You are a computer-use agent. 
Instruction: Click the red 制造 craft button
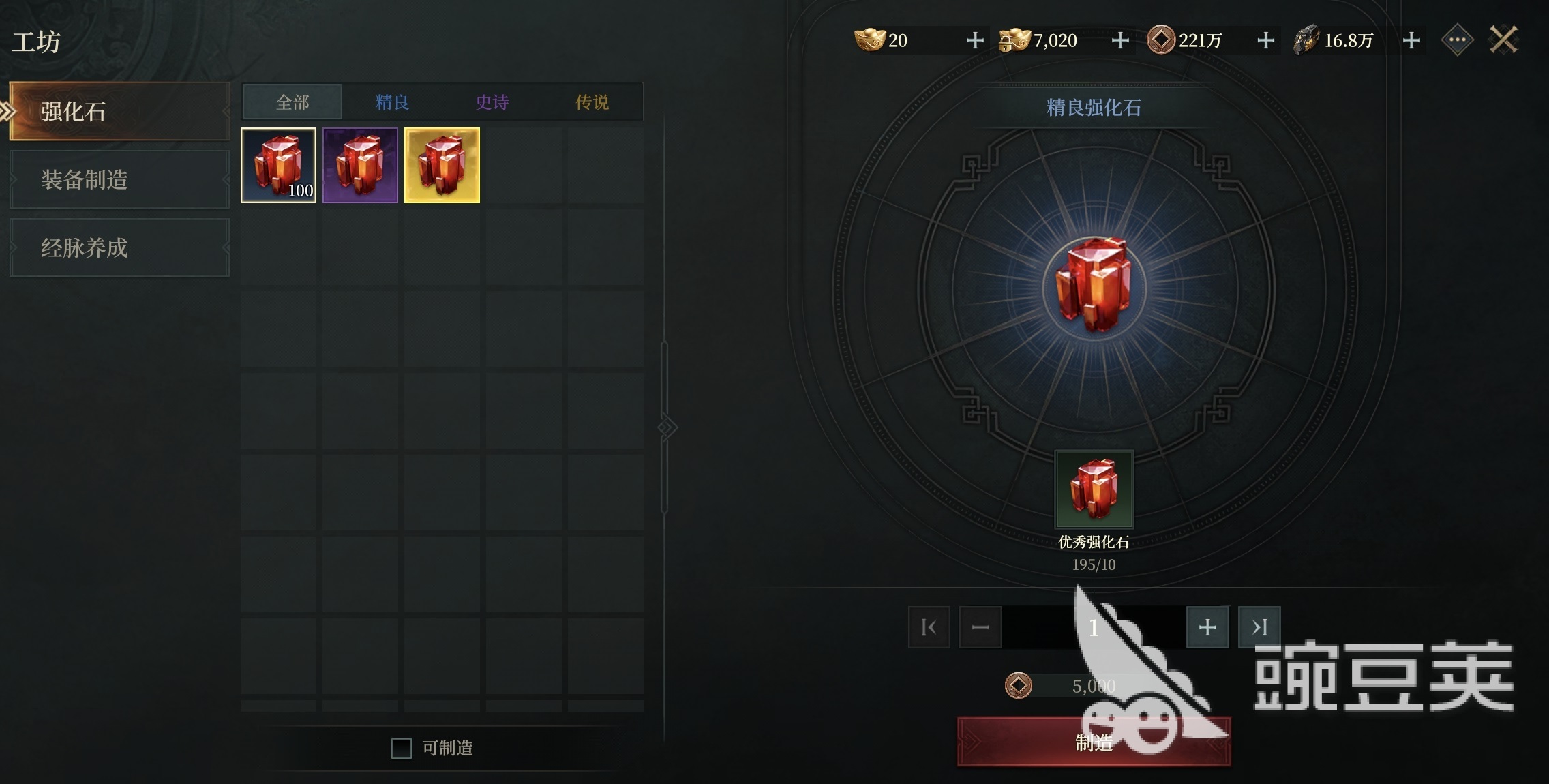click(1094, 742)
